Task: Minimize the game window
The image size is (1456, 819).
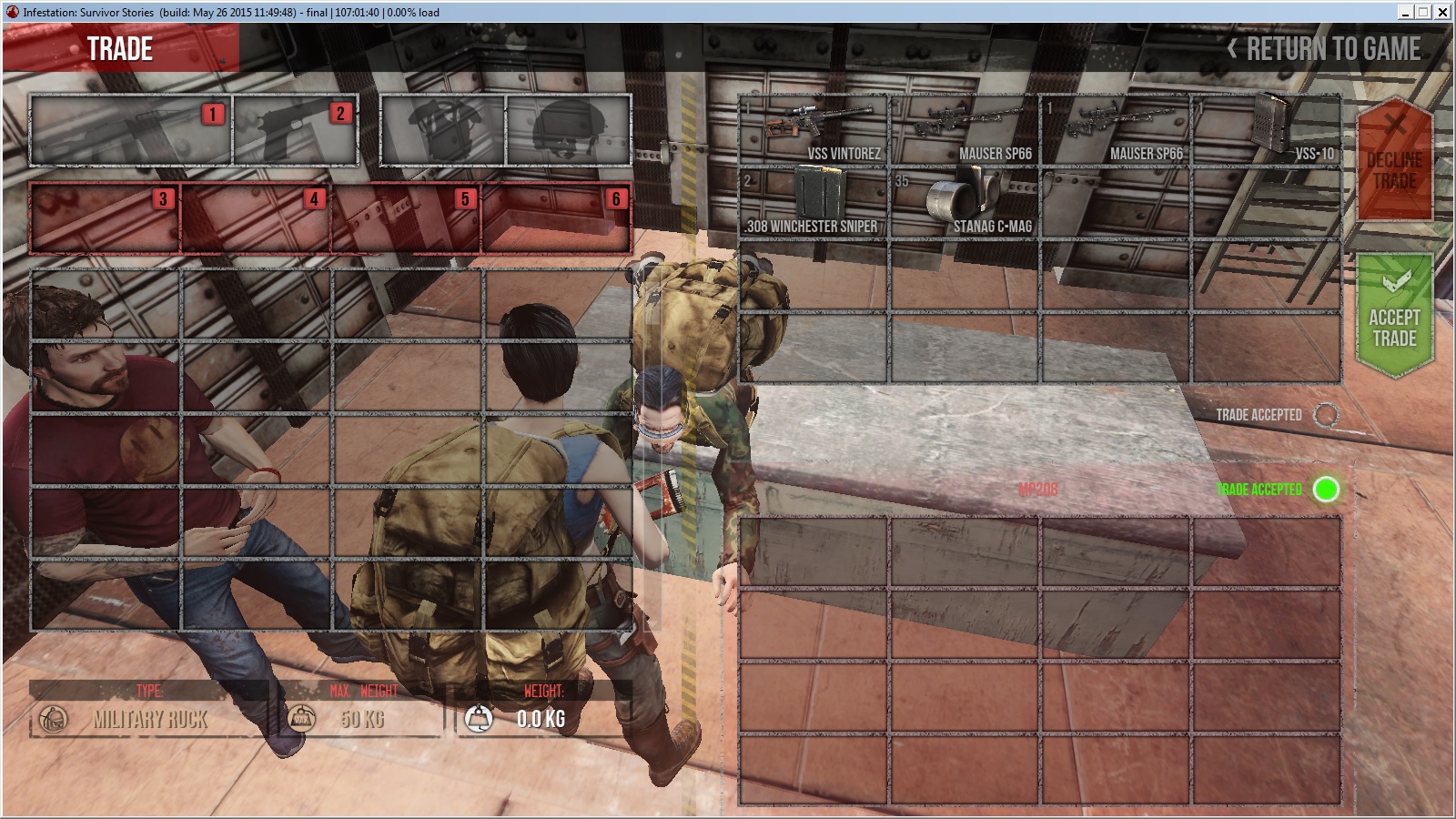Action: pyautogui.click(x=1406, y=12)
